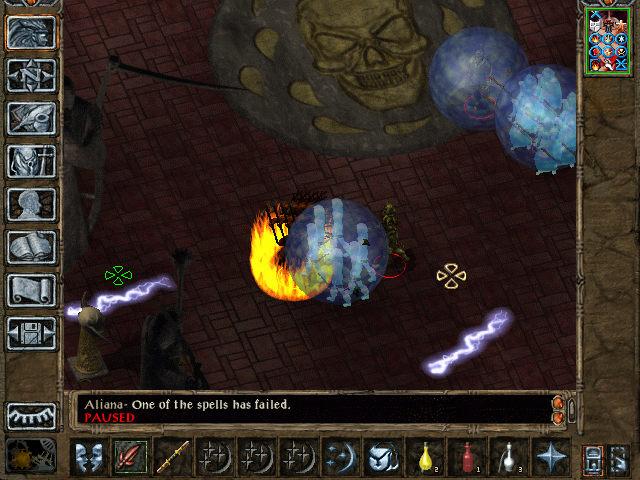The height and width of the screenshot is (480, 640).
Task: Open the mage spellbook
Action: 31,247
